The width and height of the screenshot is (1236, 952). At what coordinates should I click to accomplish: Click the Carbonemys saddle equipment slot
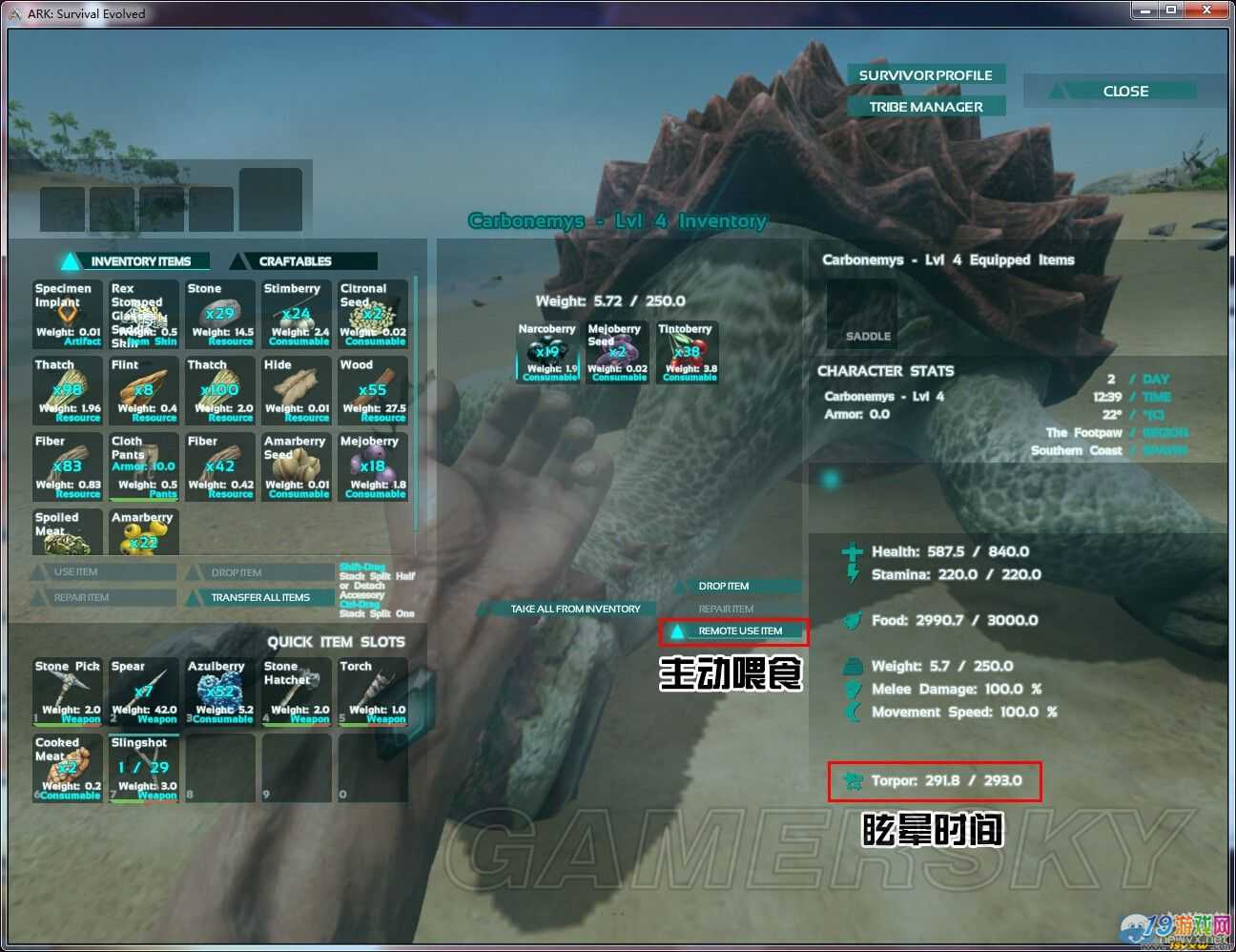[x=862, y=314]
